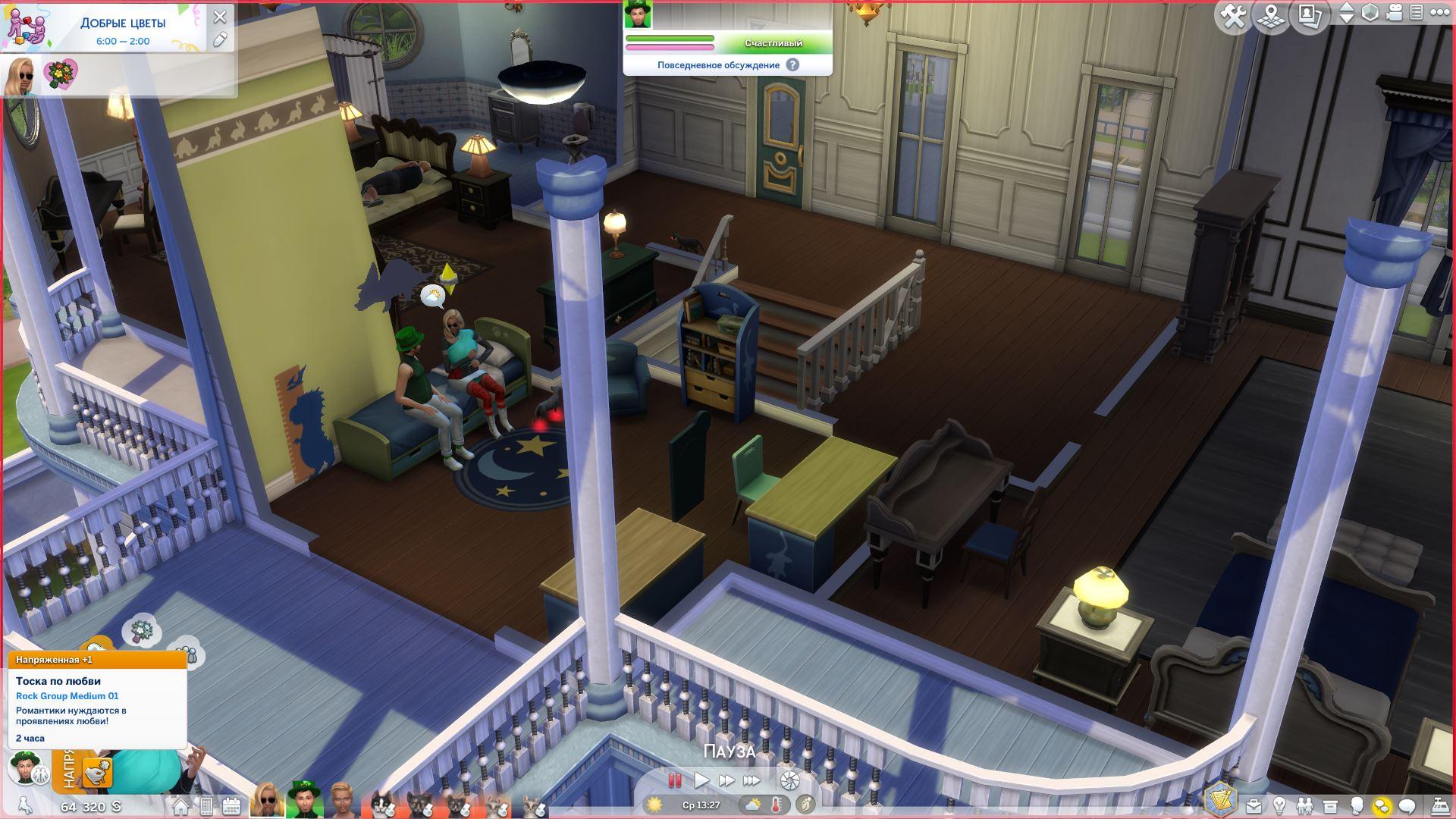This screenshot has width=1456, height=819.
Task: Open the world map pin icon
Action: (x=1272, y=17)
